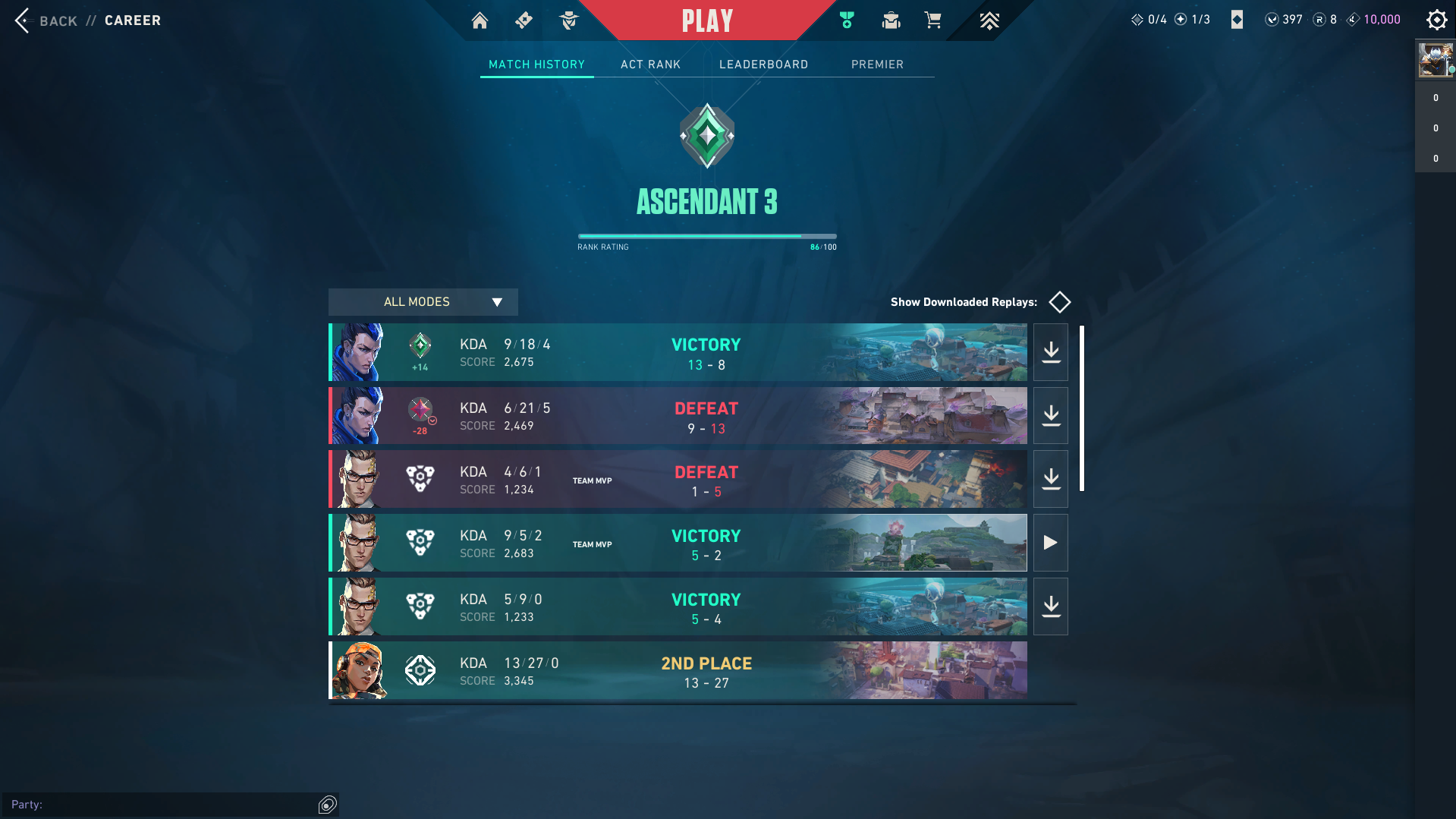This screenshot has height=819, width=1456.
Task: Open the home screen icon
Action: tap(480, 20)
